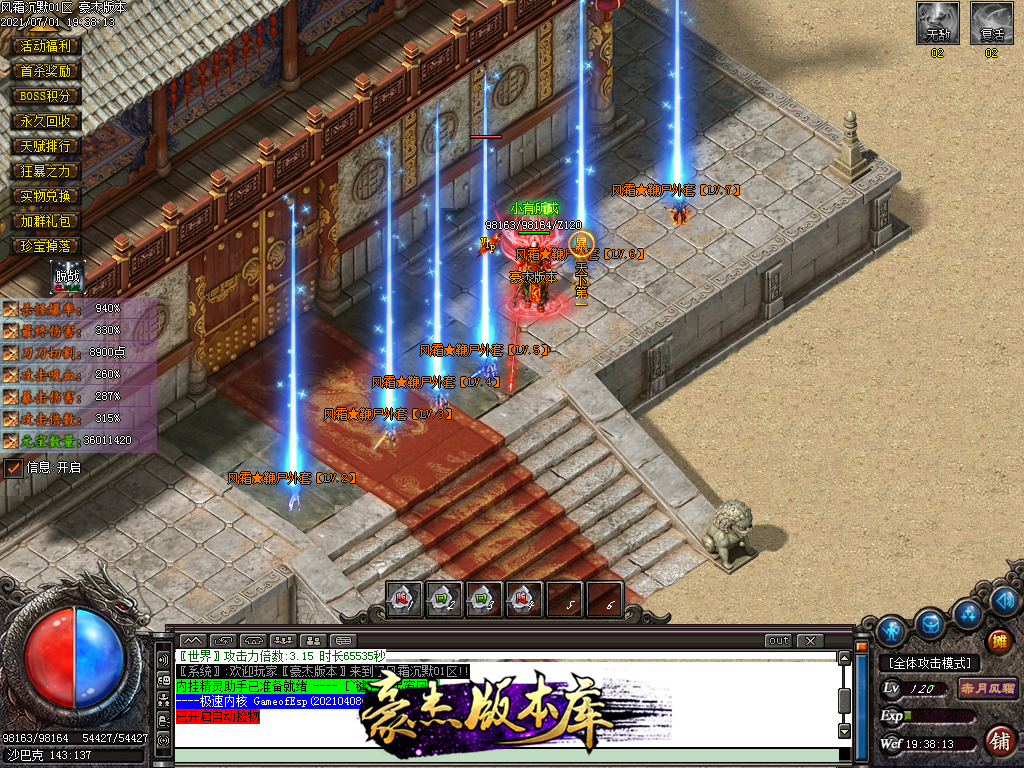Open the character panel swordsman icon
This screenshot has width=1024, height=768.
point(891,631)
